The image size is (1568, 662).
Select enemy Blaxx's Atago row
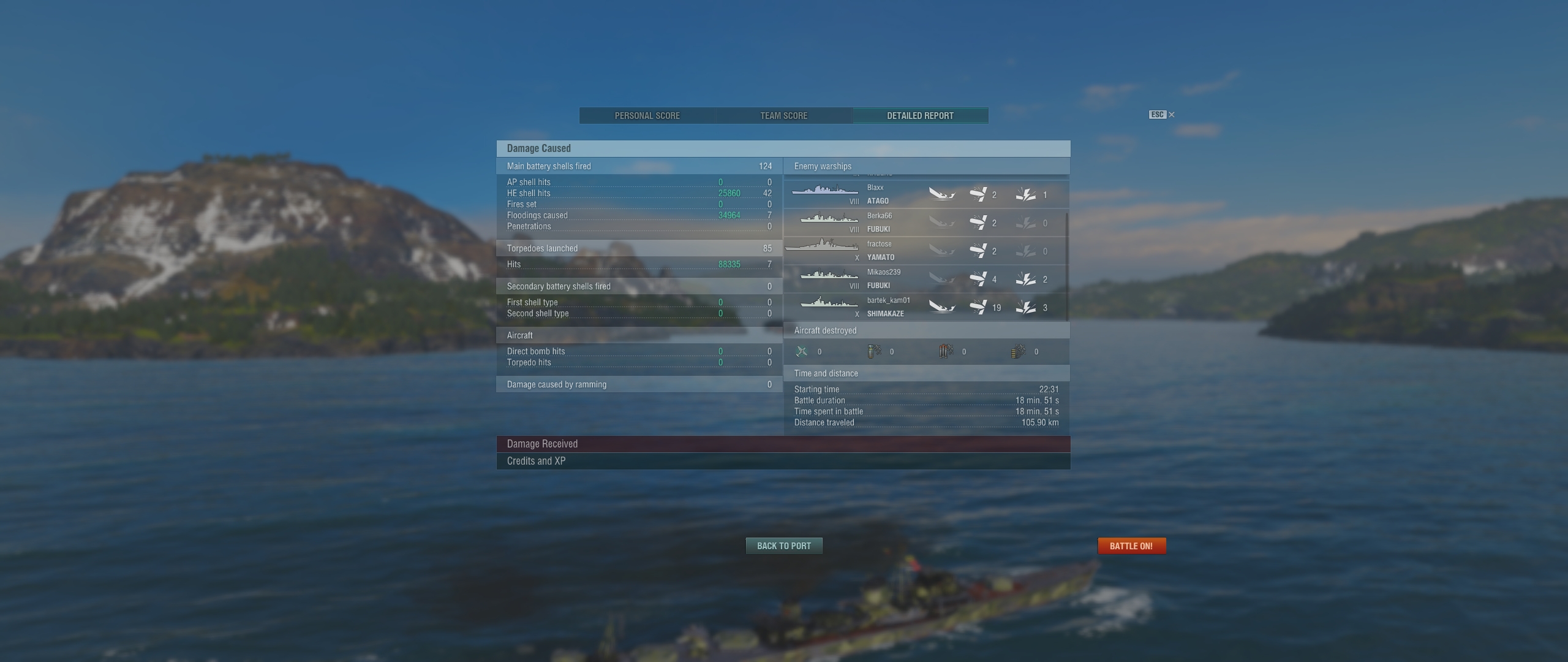(x=924, y=195)
